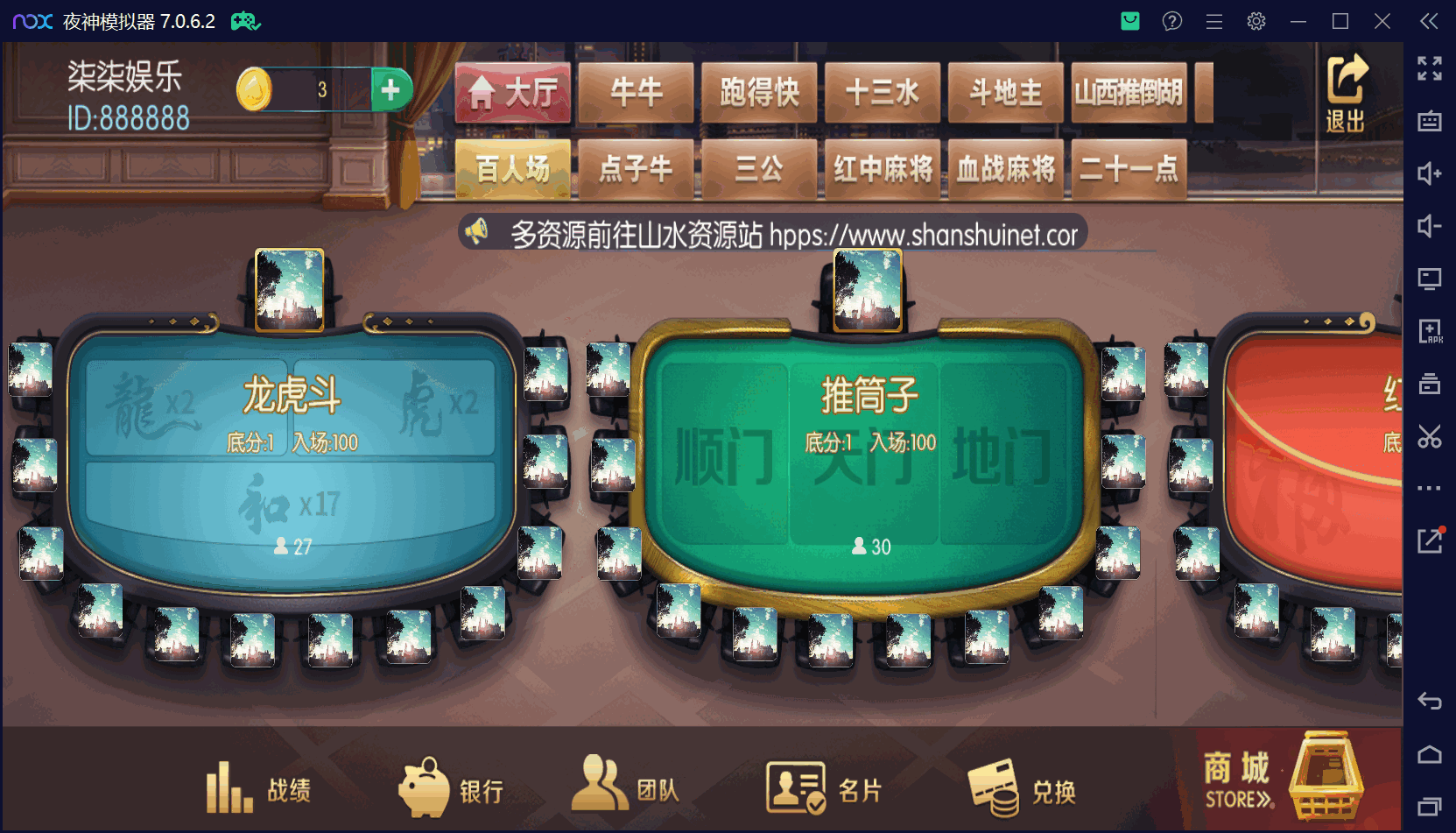Open Nox help
1456x833 pixels.
pyautogui.click(x=1171, y=20)
